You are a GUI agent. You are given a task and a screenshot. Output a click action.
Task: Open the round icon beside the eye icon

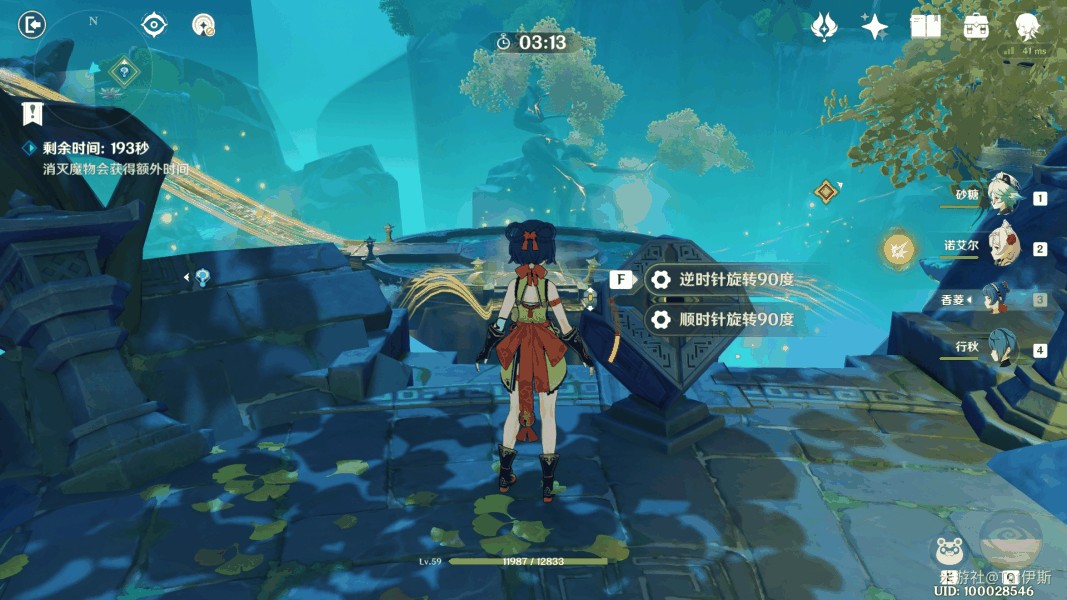(x=204, y=25)
